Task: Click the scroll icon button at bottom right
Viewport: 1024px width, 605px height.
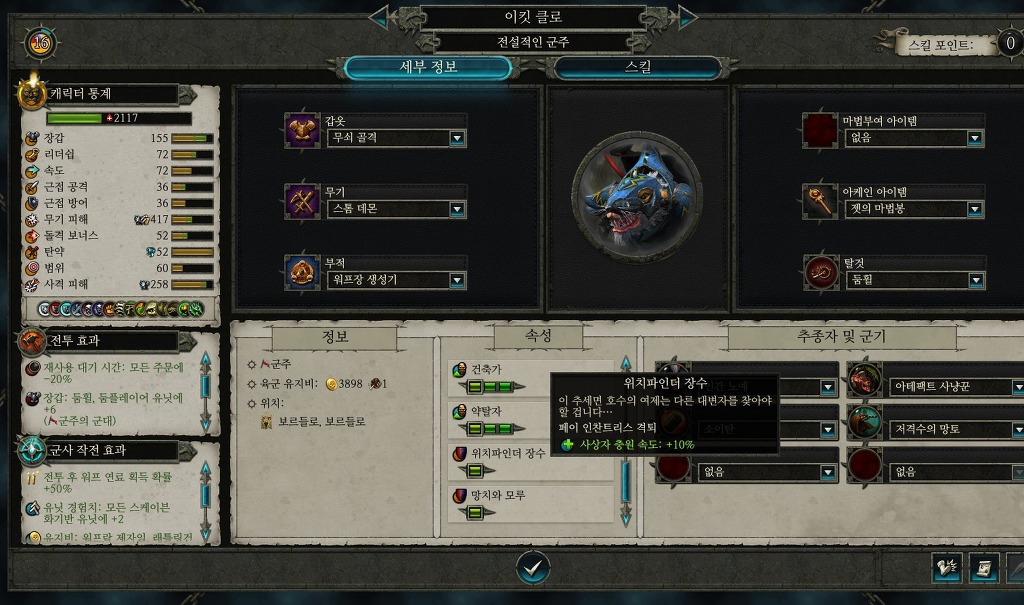Action: tap(985, 568)
